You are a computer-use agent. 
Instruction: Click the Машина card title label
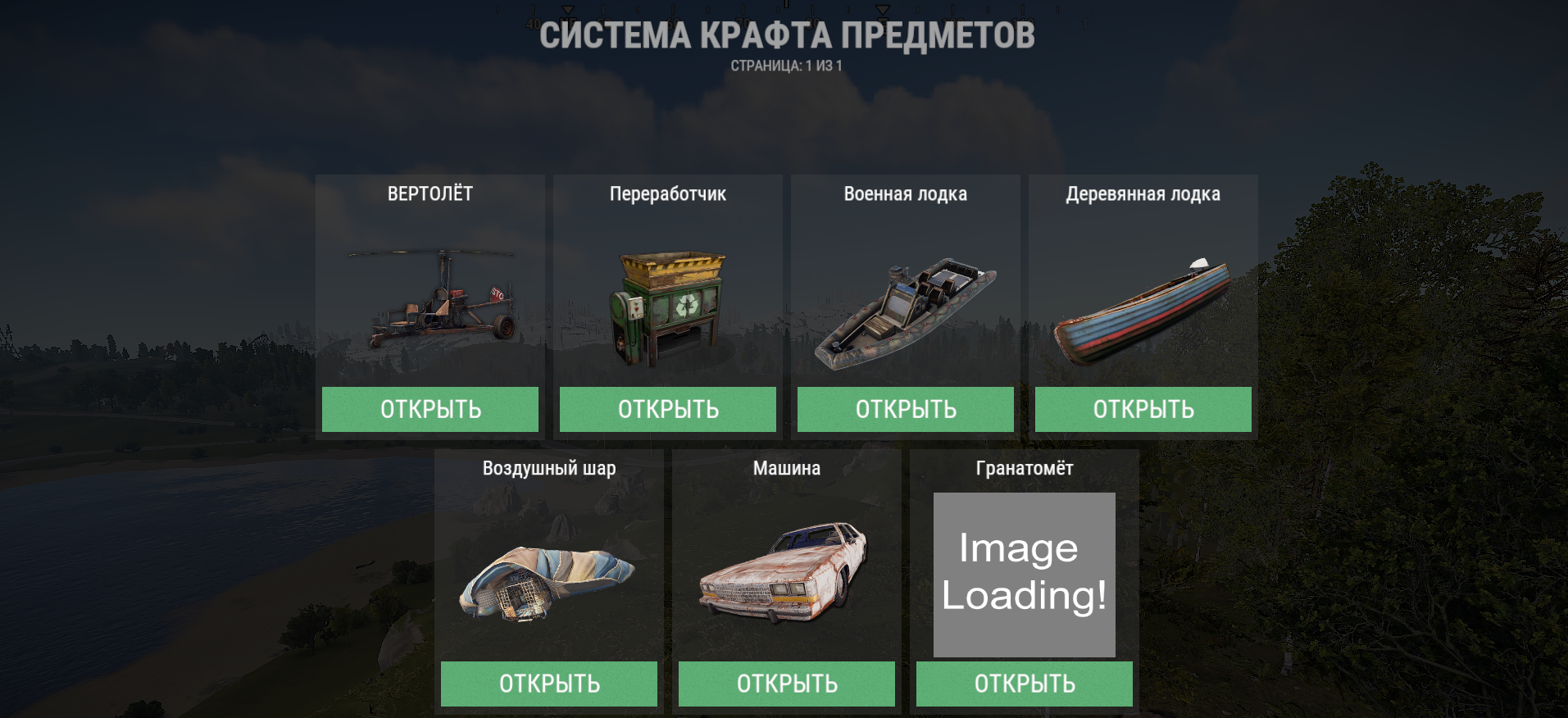point(785,468)
